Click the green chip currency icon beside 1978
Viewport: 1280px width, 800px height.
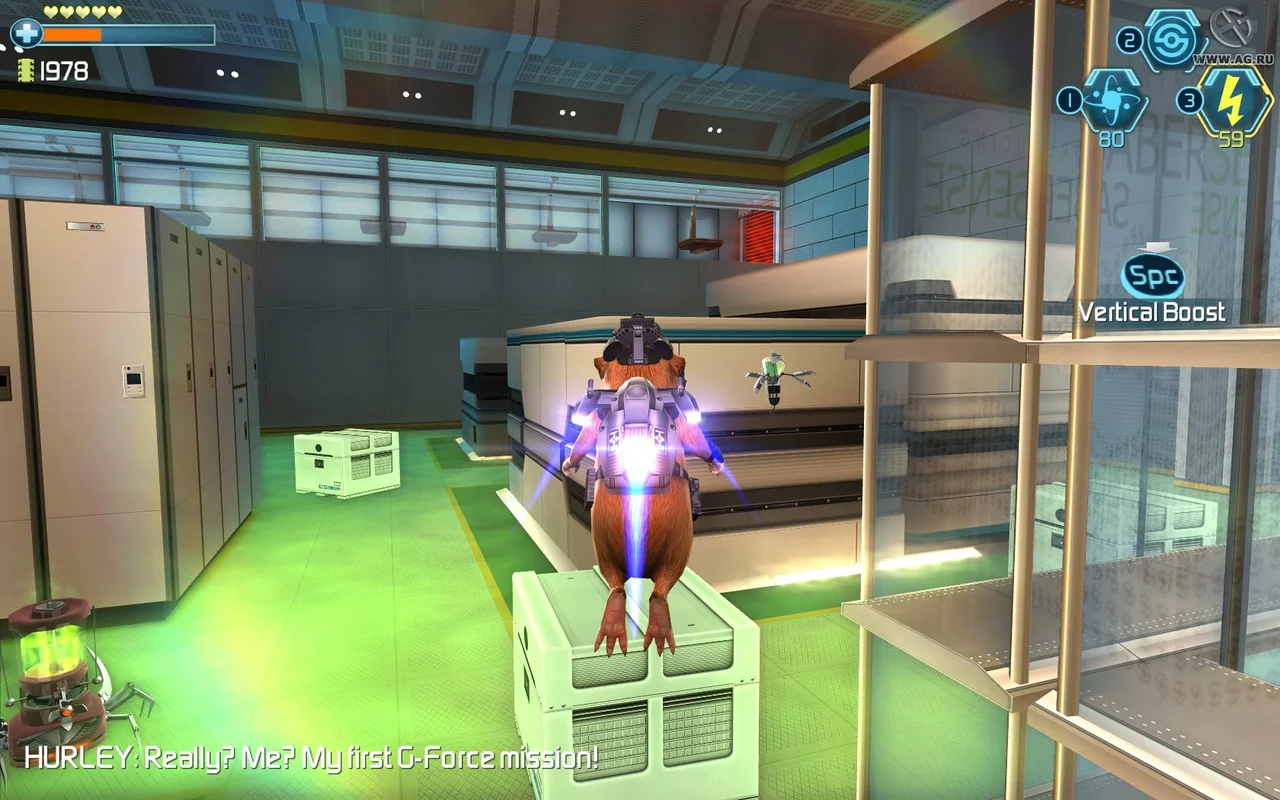tap(26, 70)
